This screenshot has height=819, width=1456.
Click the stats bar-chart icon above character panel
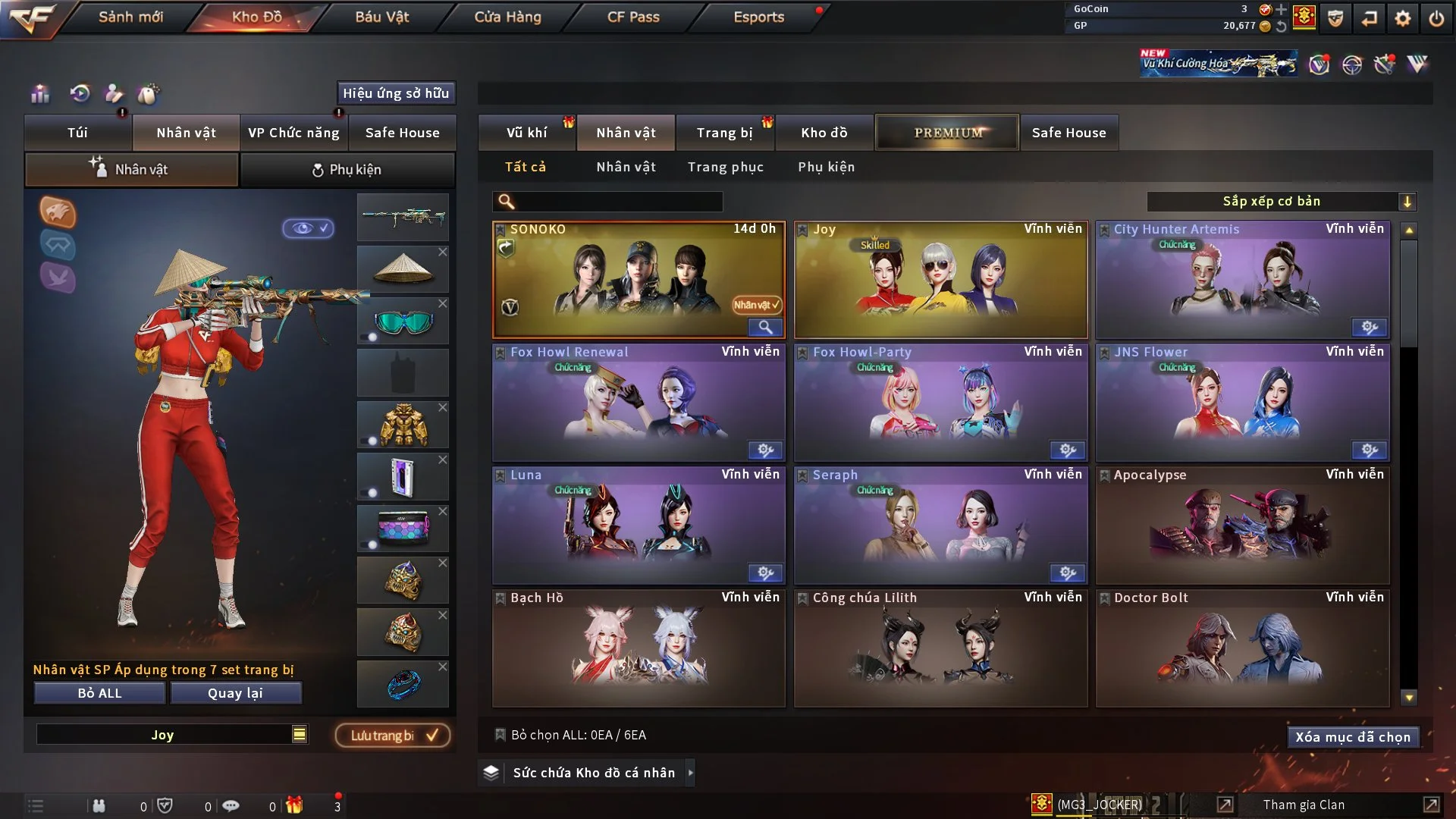pyautogui.click(x=39, y=94)
